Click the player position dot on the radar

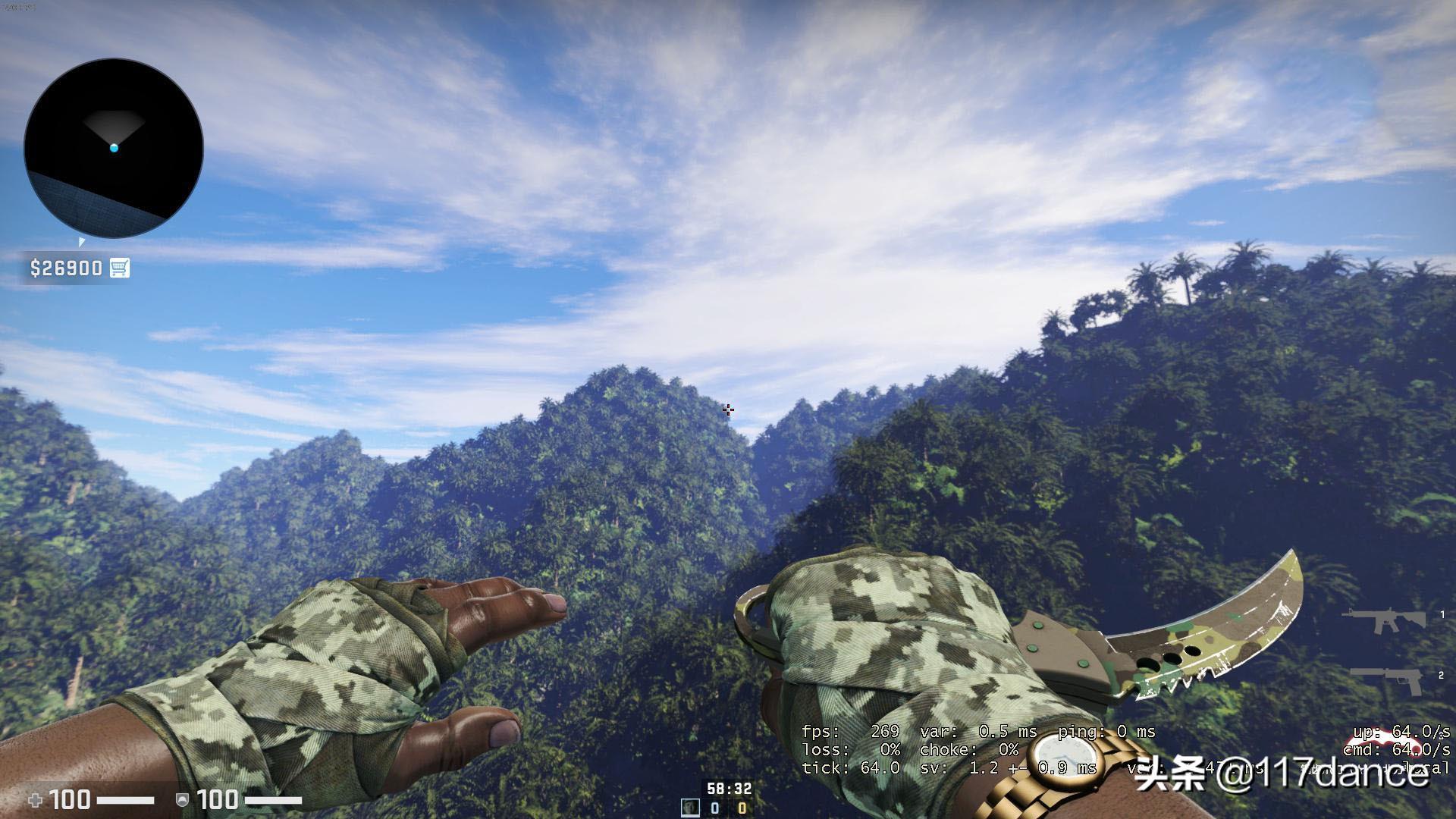[114, 149]
